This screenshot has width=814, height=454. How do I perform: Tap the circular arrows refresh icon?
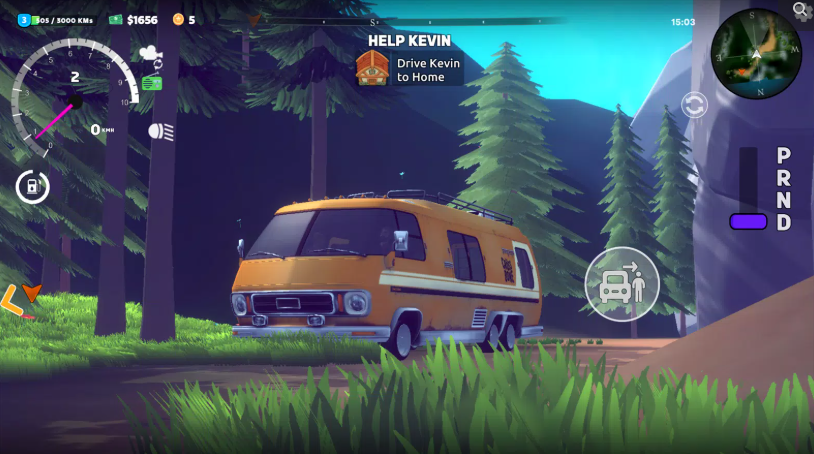(x=694, y=104)
